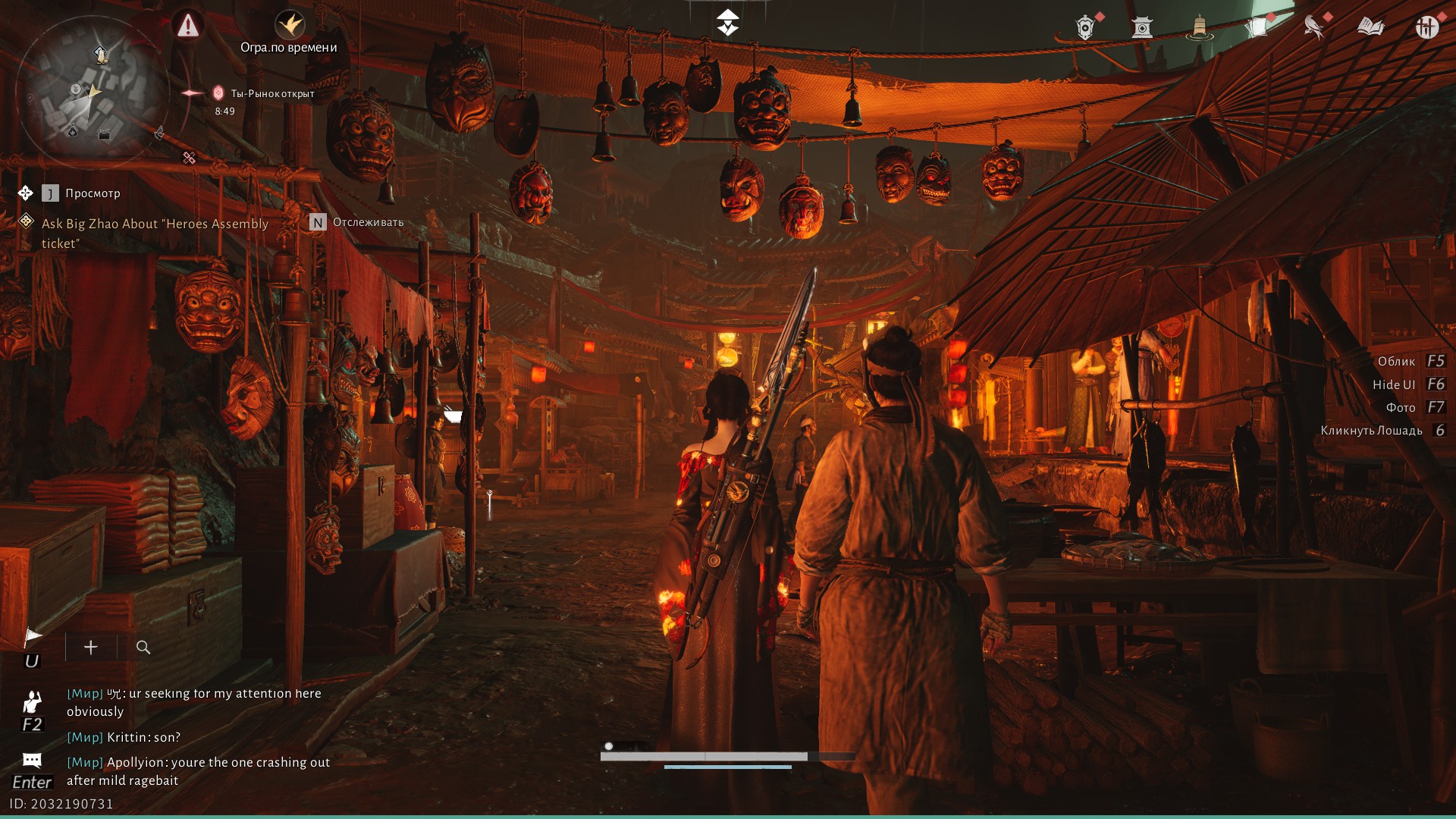Click the crossed-bandage icon below the minimap

tap(189, 158)
